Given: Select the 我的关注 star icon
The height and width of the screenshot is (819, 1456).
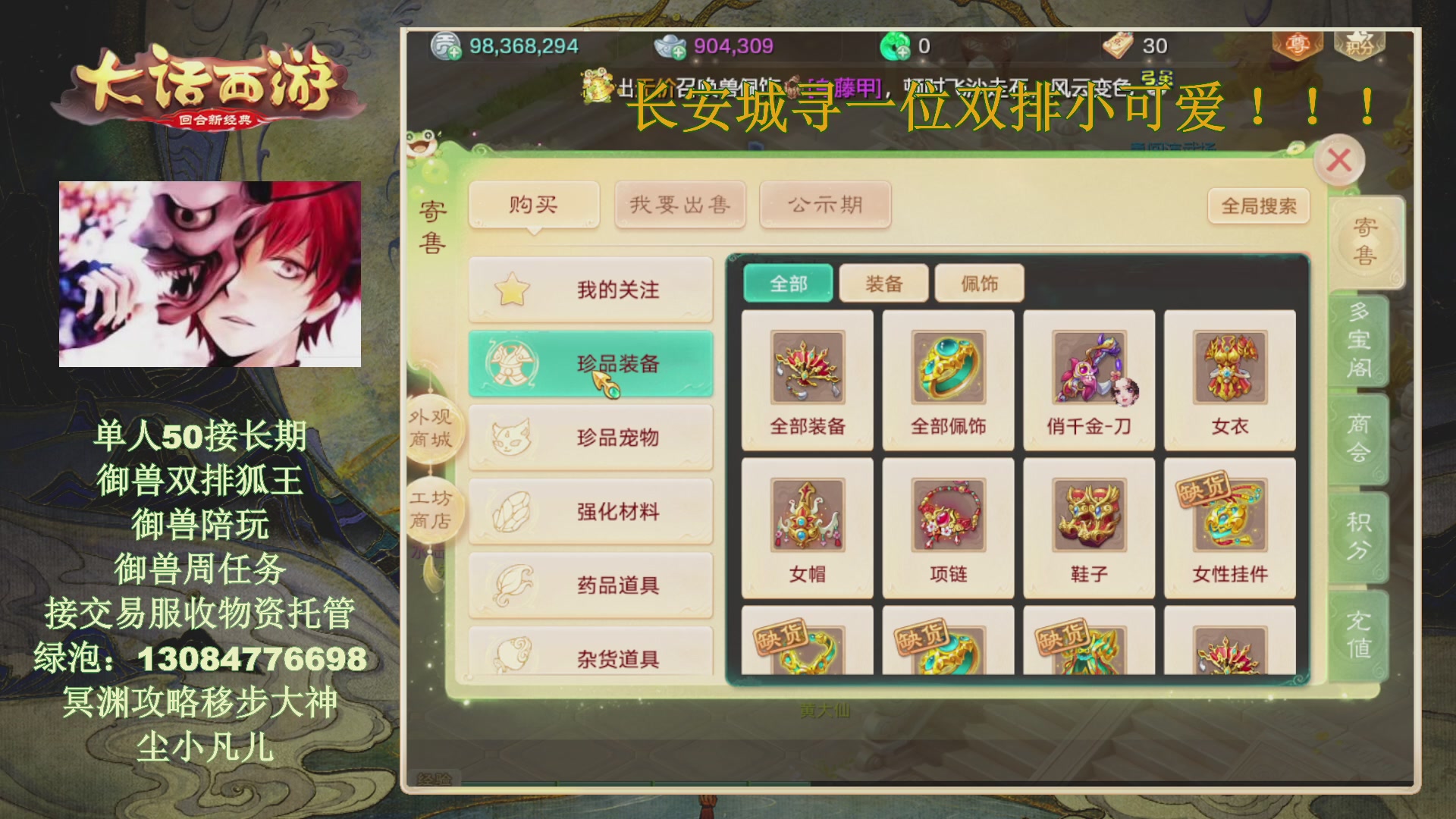Looking at the screenshot, I should tap(512, 290).
